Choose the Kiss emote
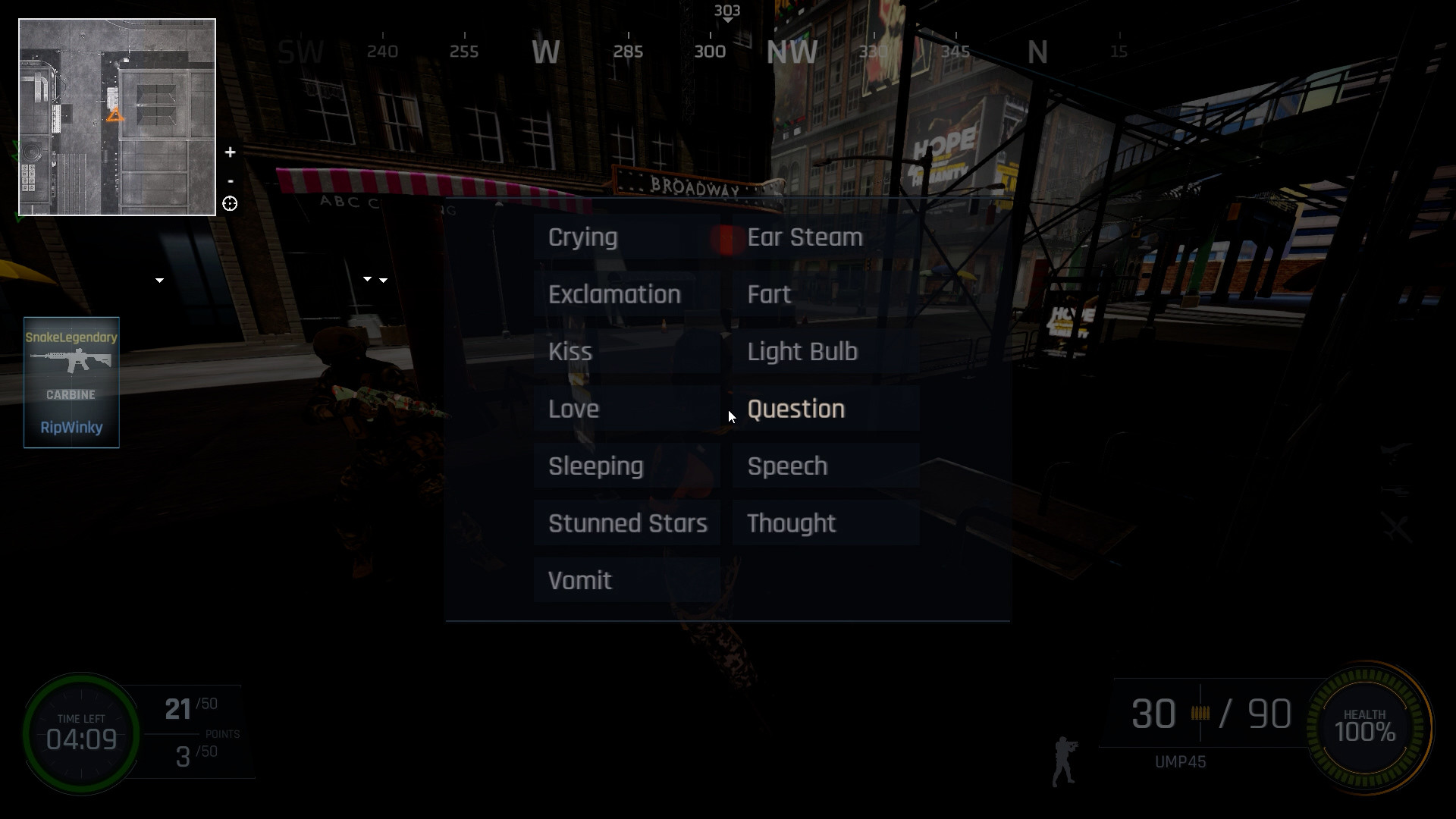Screen dimensions: 1456x819 pos(571,351)
